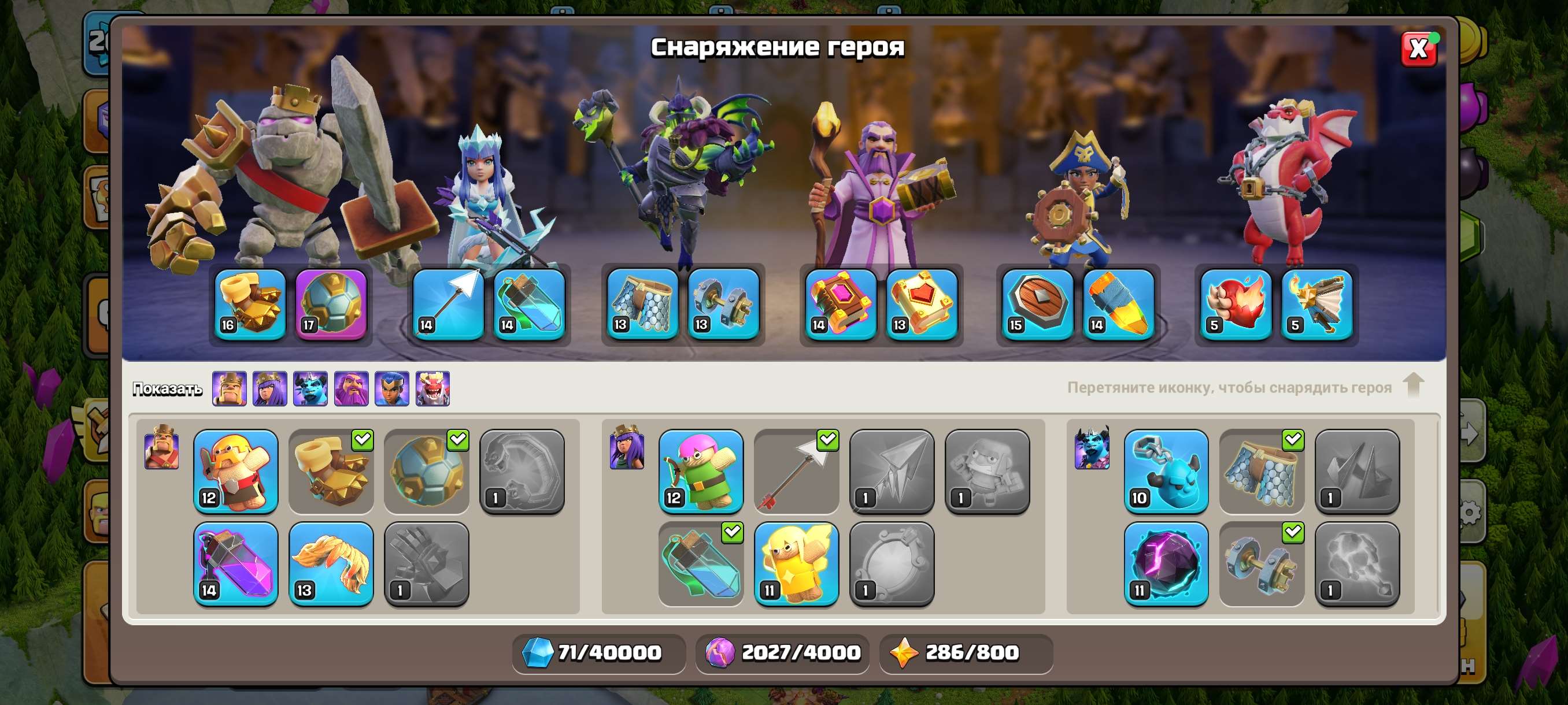Click the blue ore counter showing 71/40000
The height and width of the screenshot is (705, 1568).
[x=600, y=651]
